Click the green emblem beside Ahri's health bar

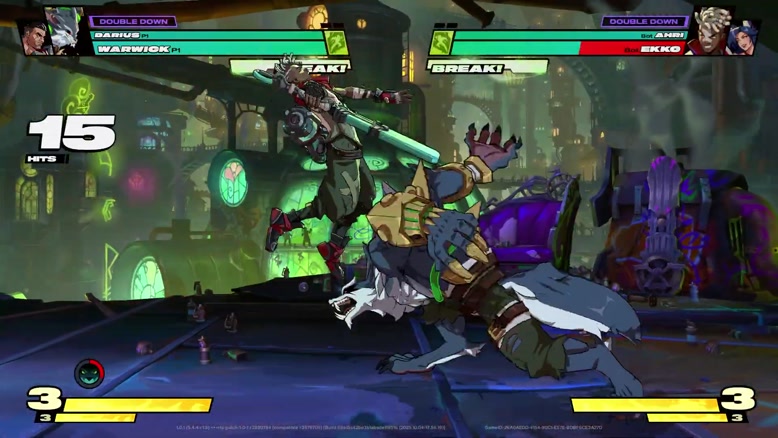click(x=441, y=43)
